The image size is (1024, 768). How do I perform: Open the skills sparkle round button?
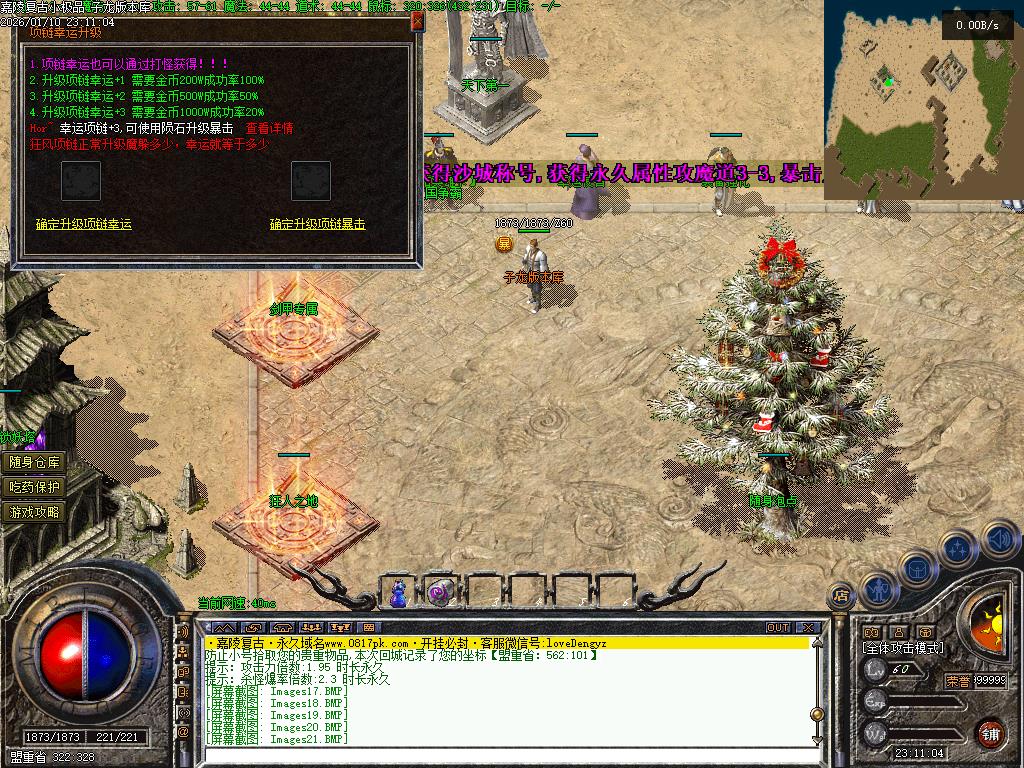pyautogui.click(x=957, y=548)
